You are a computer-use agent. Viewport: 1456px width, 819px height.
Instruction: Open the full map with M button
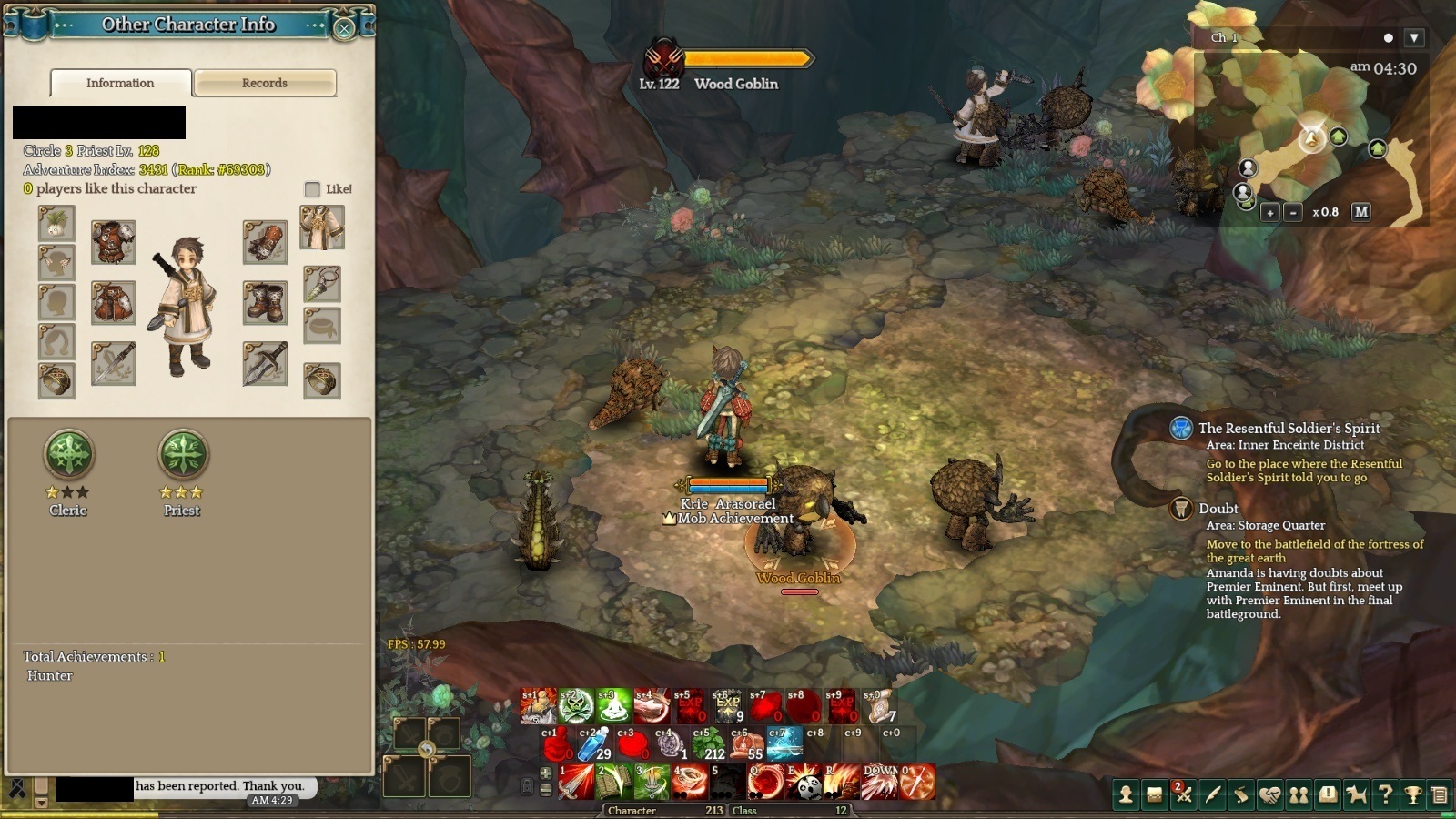point(1360,212)
